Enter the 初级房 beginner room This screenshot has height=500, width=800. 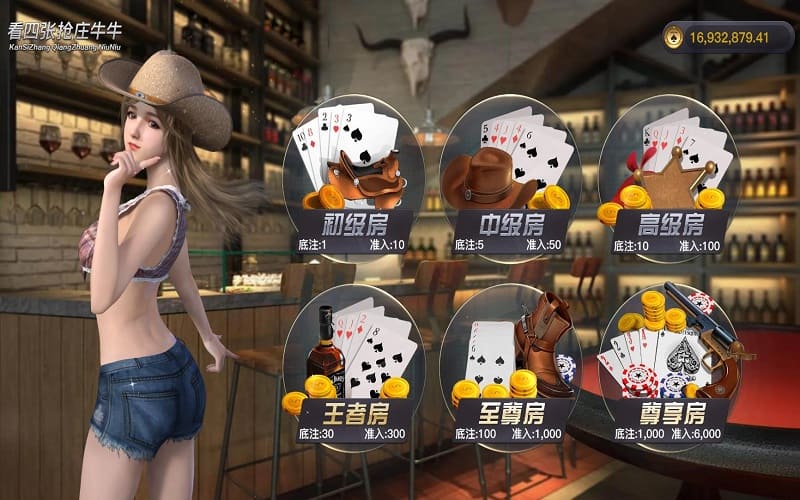(352, 180)
